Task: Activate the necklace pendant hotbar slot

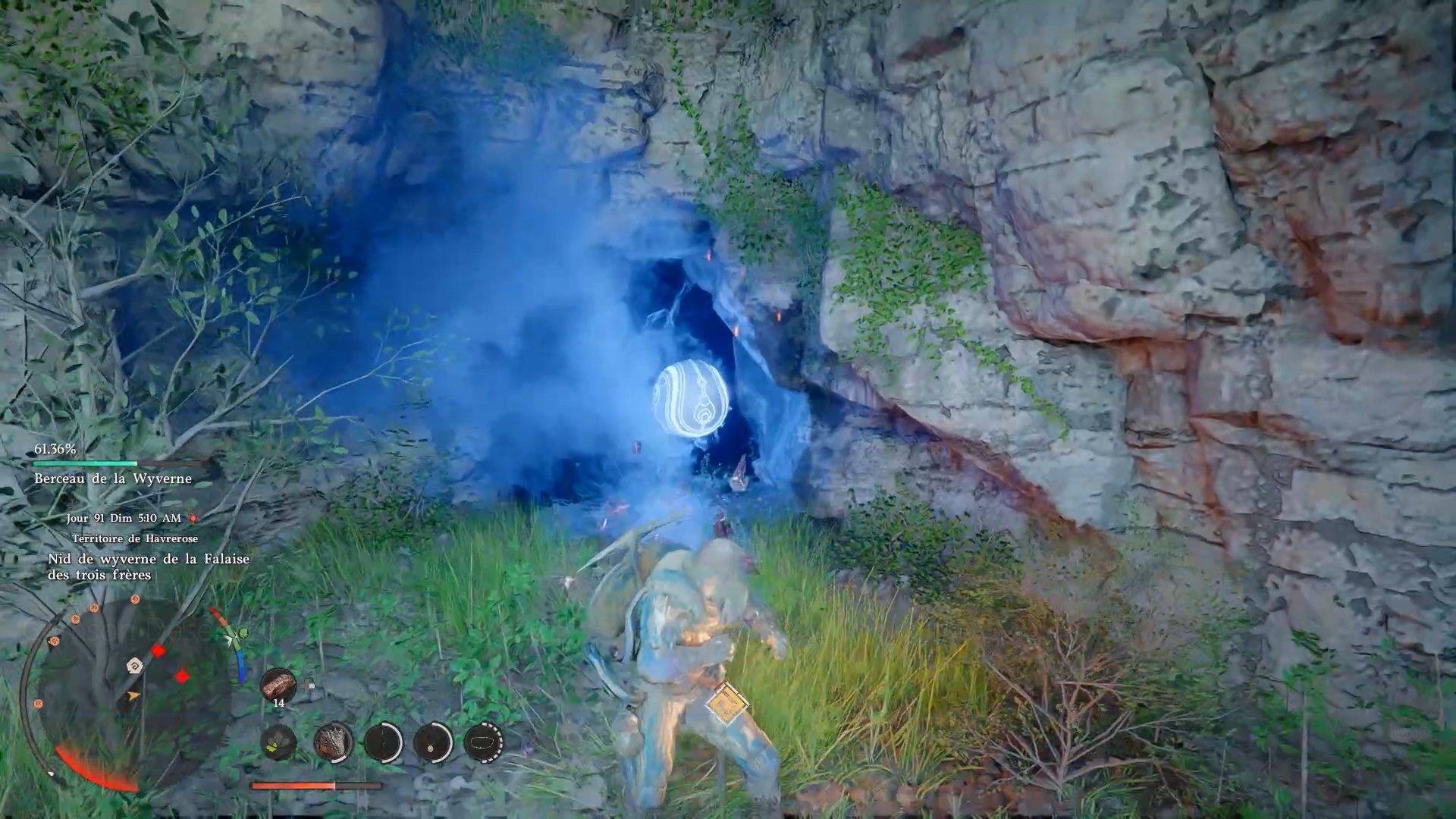Action: tap(433, 741)
